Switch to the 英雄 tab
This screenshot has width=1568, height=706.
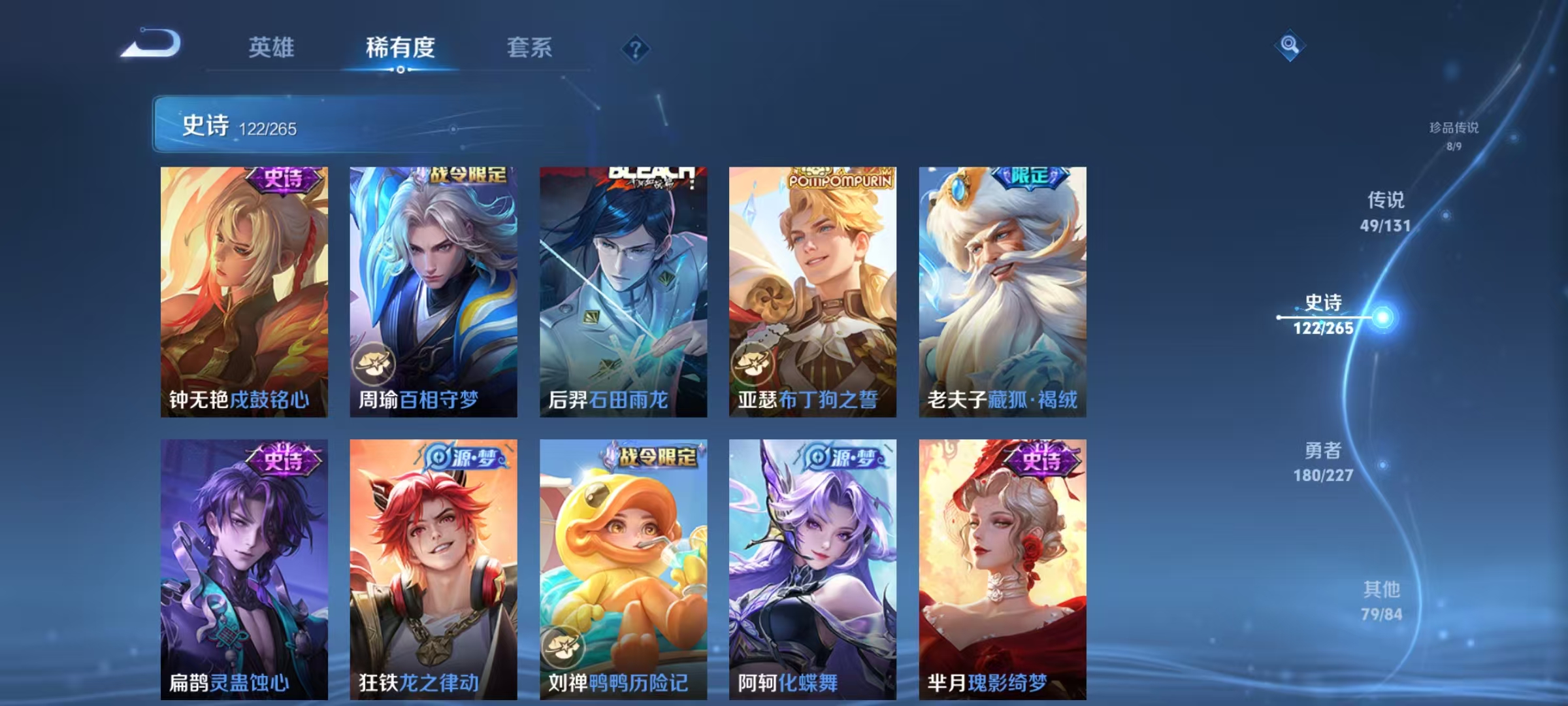click(x=271, y=48)
